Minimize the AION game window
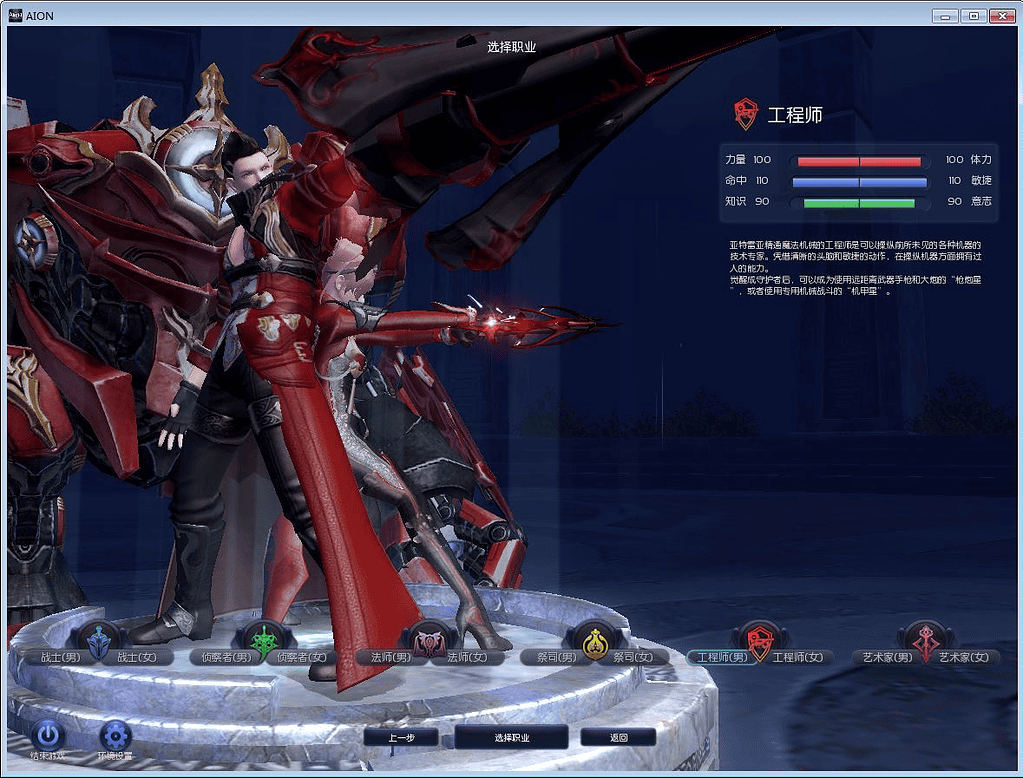 (945, 16)
